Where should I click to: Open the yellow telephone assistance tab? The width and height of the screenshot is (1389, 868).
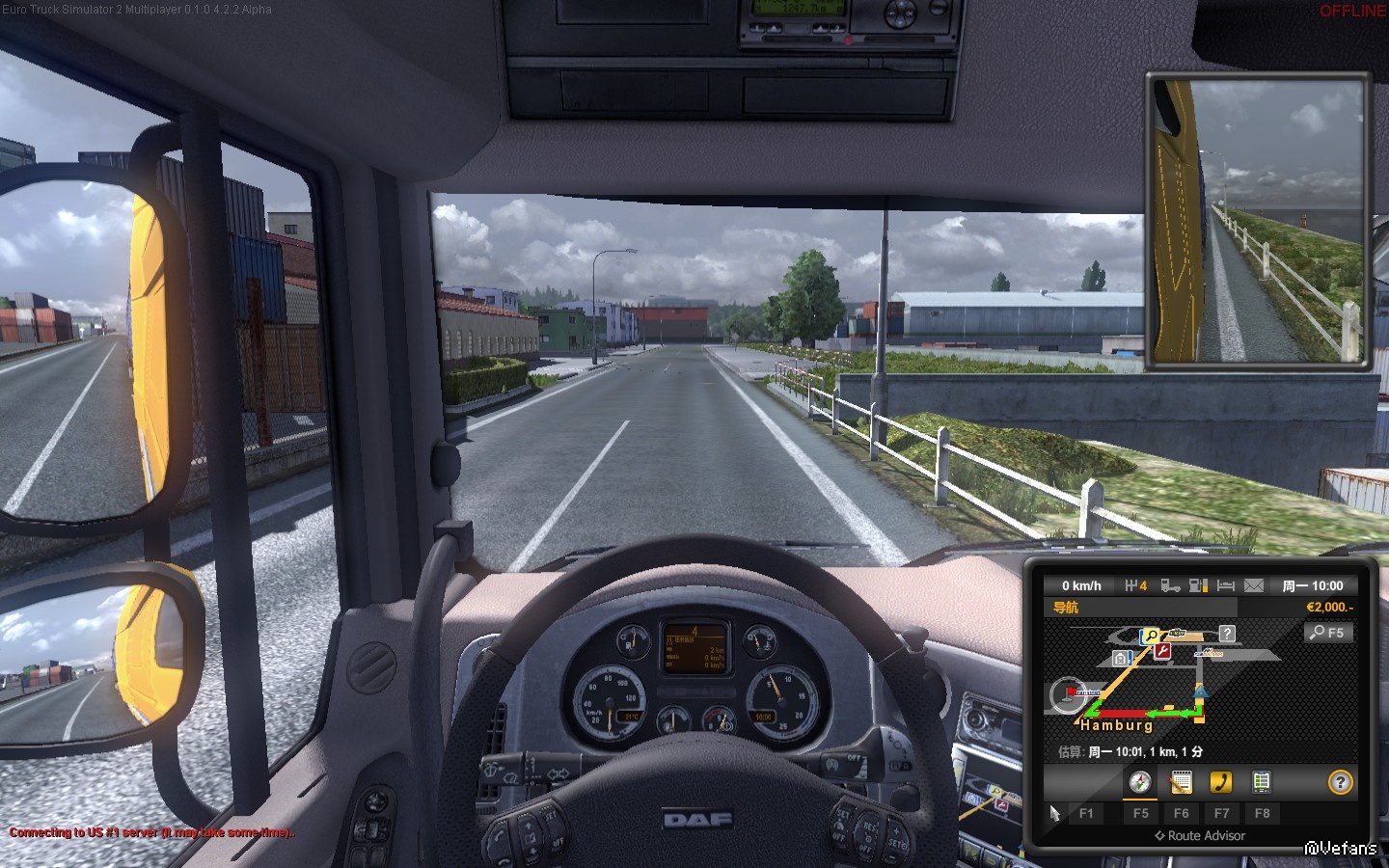[1221, 782]
